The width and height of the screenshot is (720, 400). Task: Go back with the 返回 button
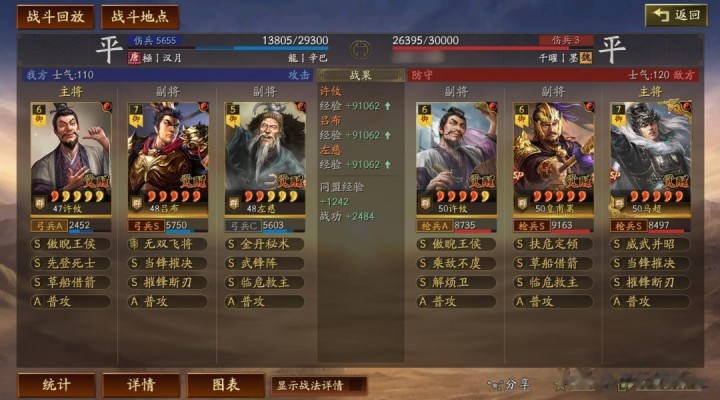tap(677, 15)
